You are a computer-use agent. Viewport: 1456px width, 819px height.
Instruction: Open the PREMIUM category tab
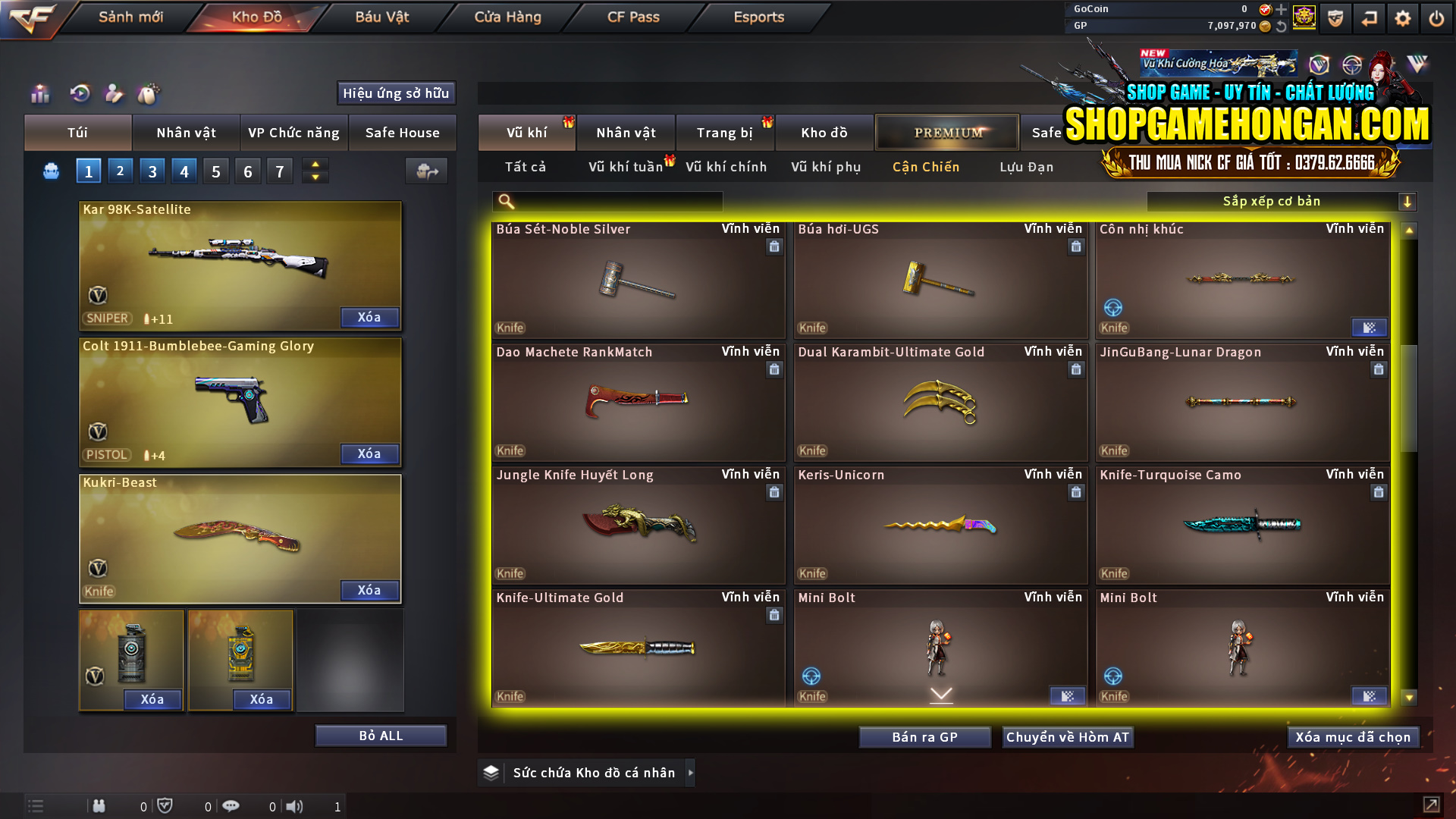(946, 132)
